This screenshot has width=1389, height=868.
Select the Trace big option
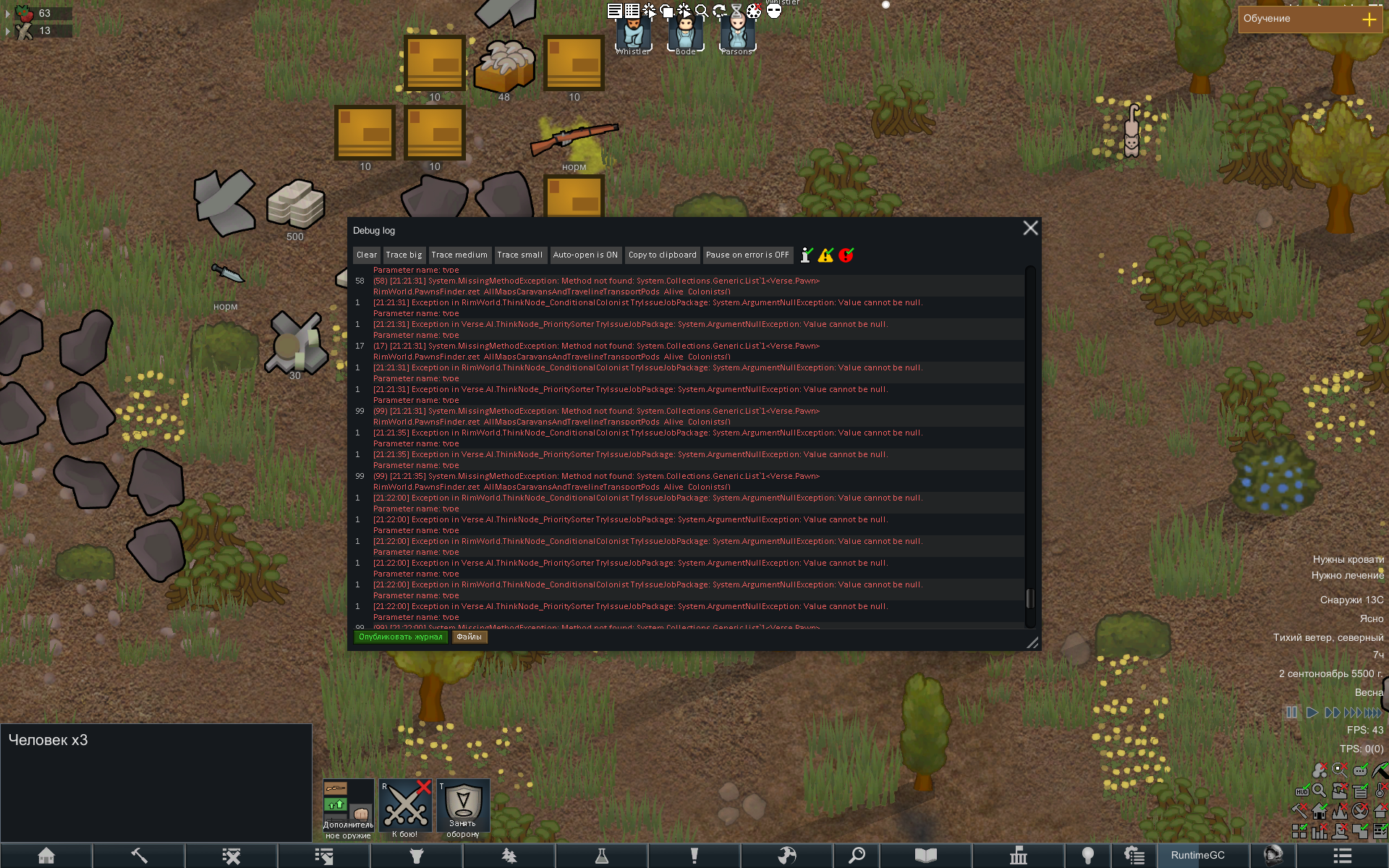404,255
